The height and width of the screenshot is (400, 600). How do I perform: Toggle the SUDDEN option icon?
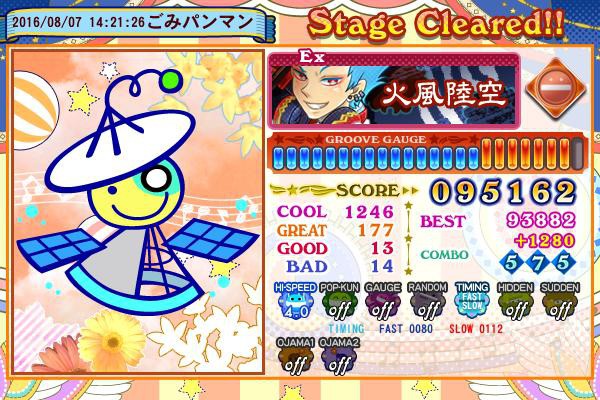coord(561,304)
